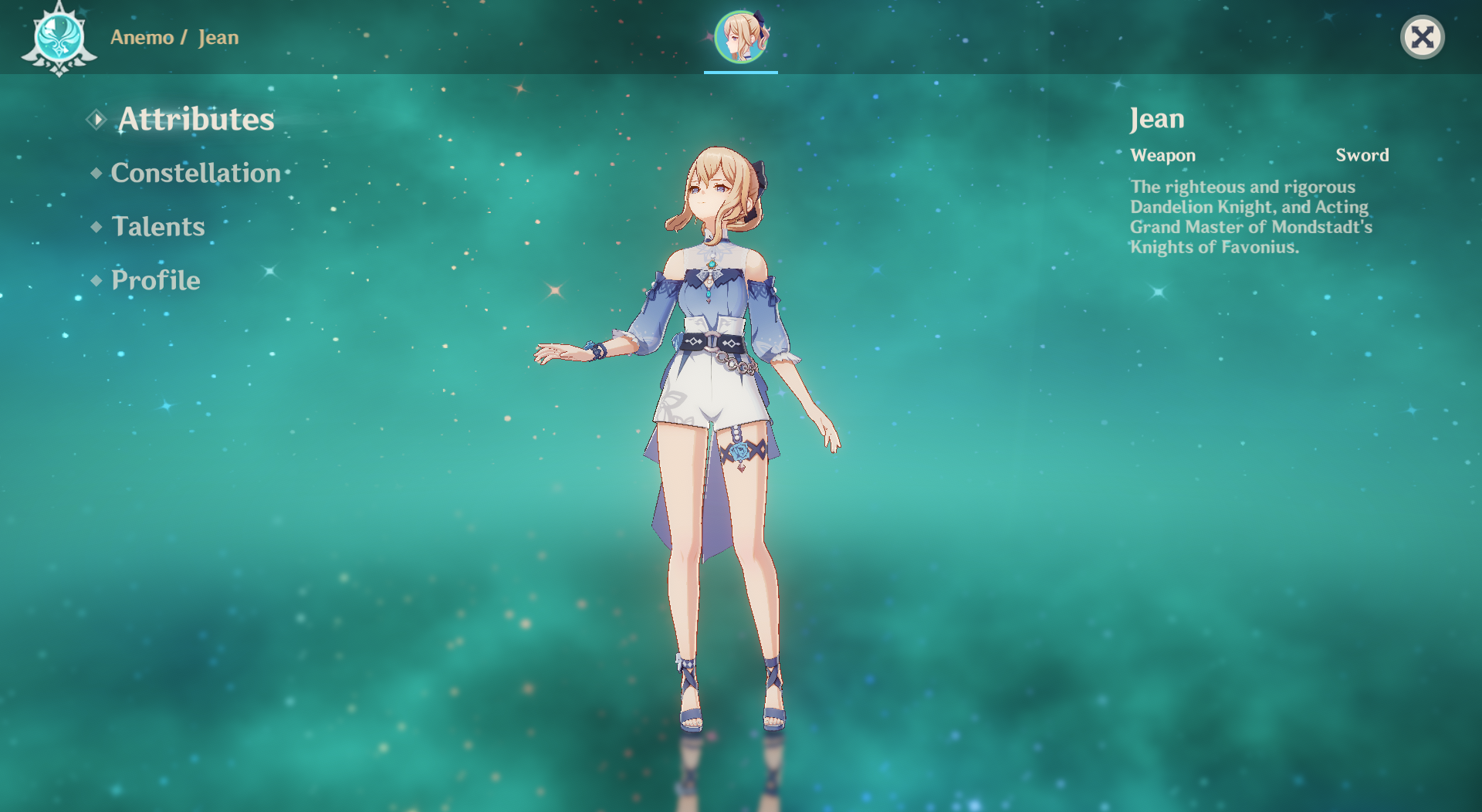Image resolution: width=1482 pixels, height=812 pixels.
Task: Select Jean's portrait at the top
Action: click(741, 36)
